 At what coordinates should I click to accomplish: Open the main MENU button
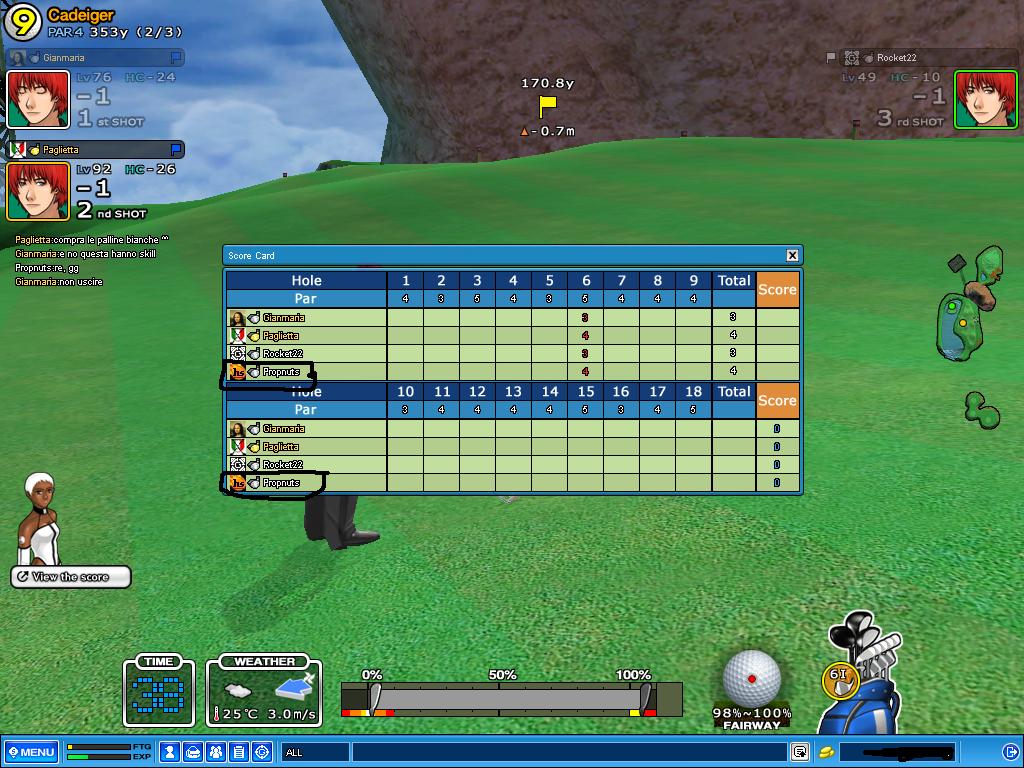pos(31,752)
